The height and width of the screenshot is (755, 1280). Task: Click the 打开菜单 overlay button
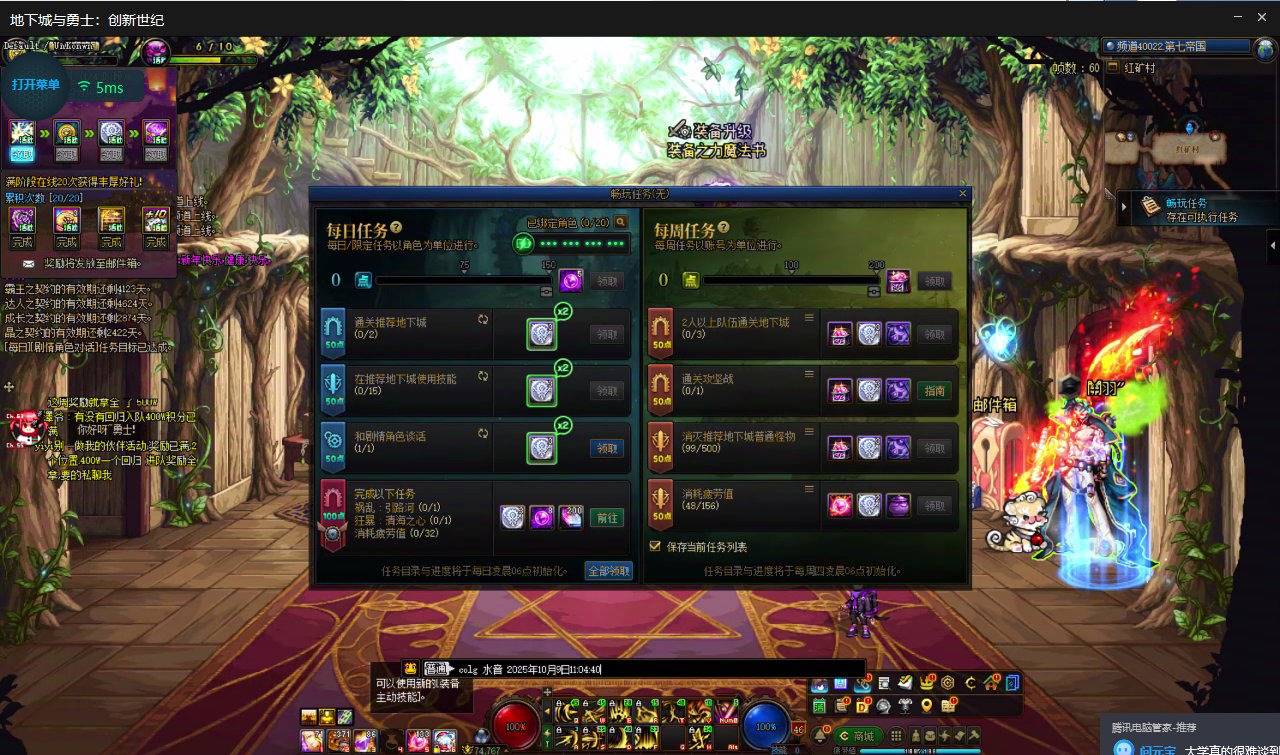point(36,85)
